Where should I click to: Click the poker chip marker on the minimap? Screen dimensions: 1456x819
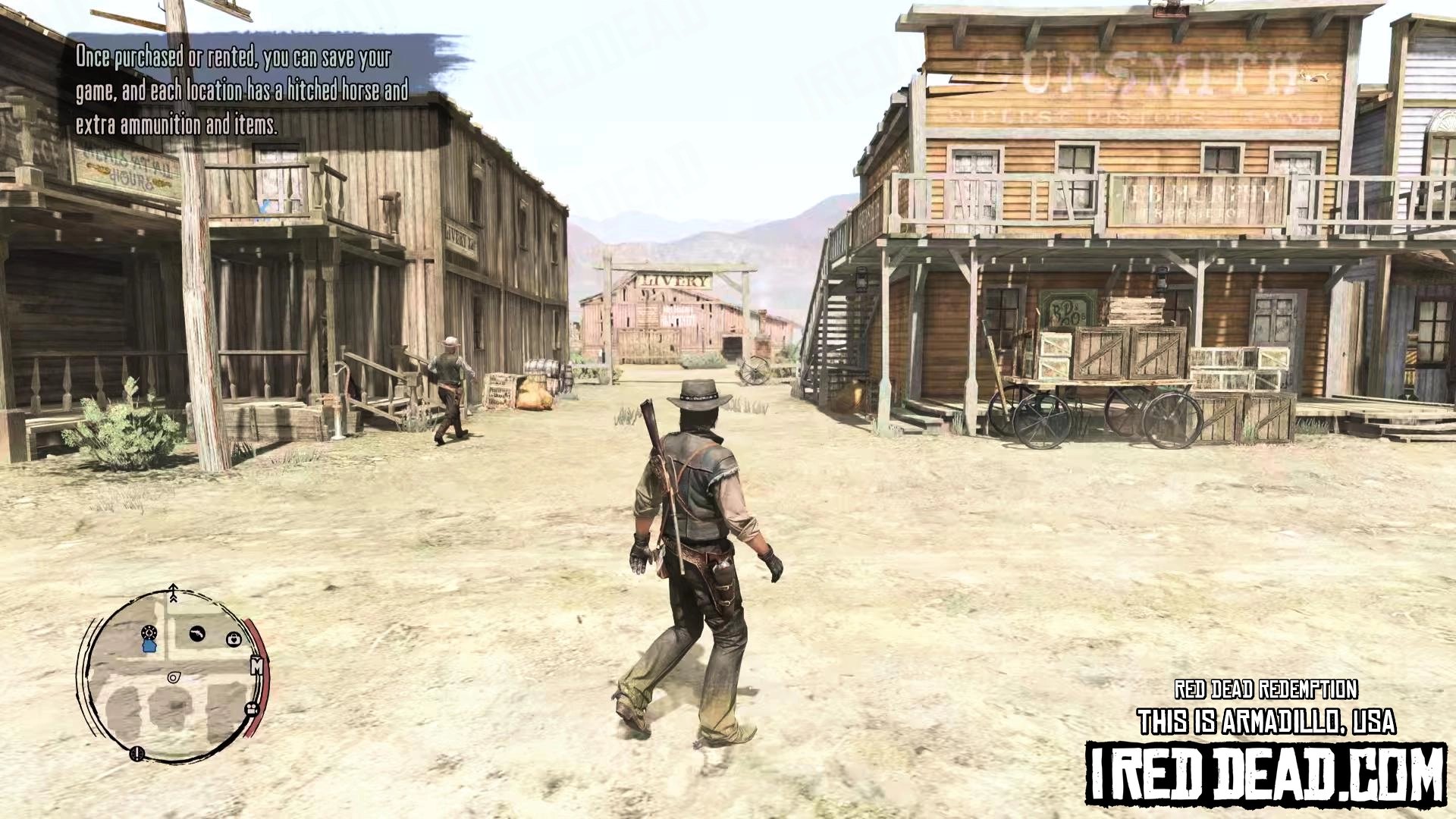tap(149, 632)
